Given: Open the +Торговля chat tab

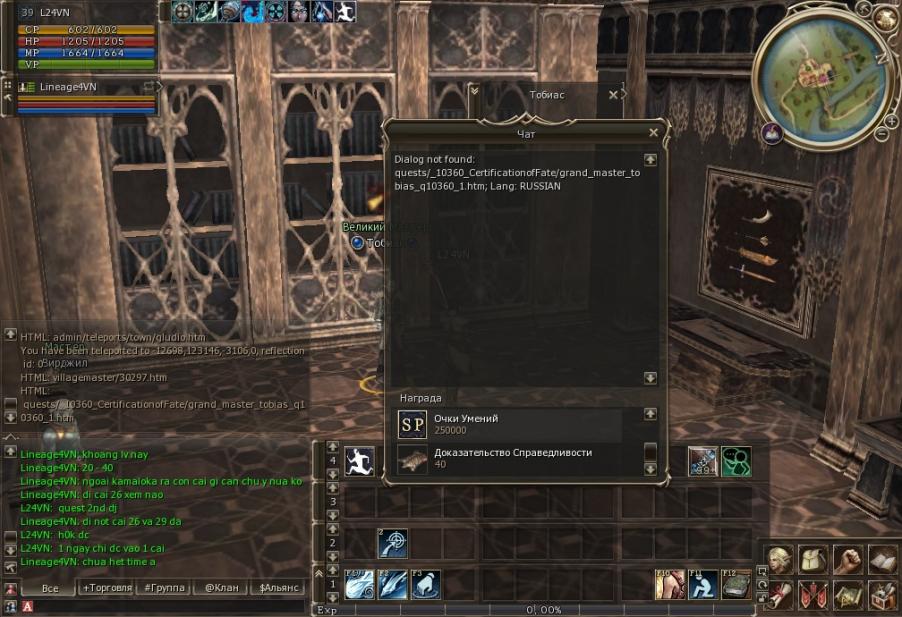Looking at the screenshot, I should (x=106, y=588).
